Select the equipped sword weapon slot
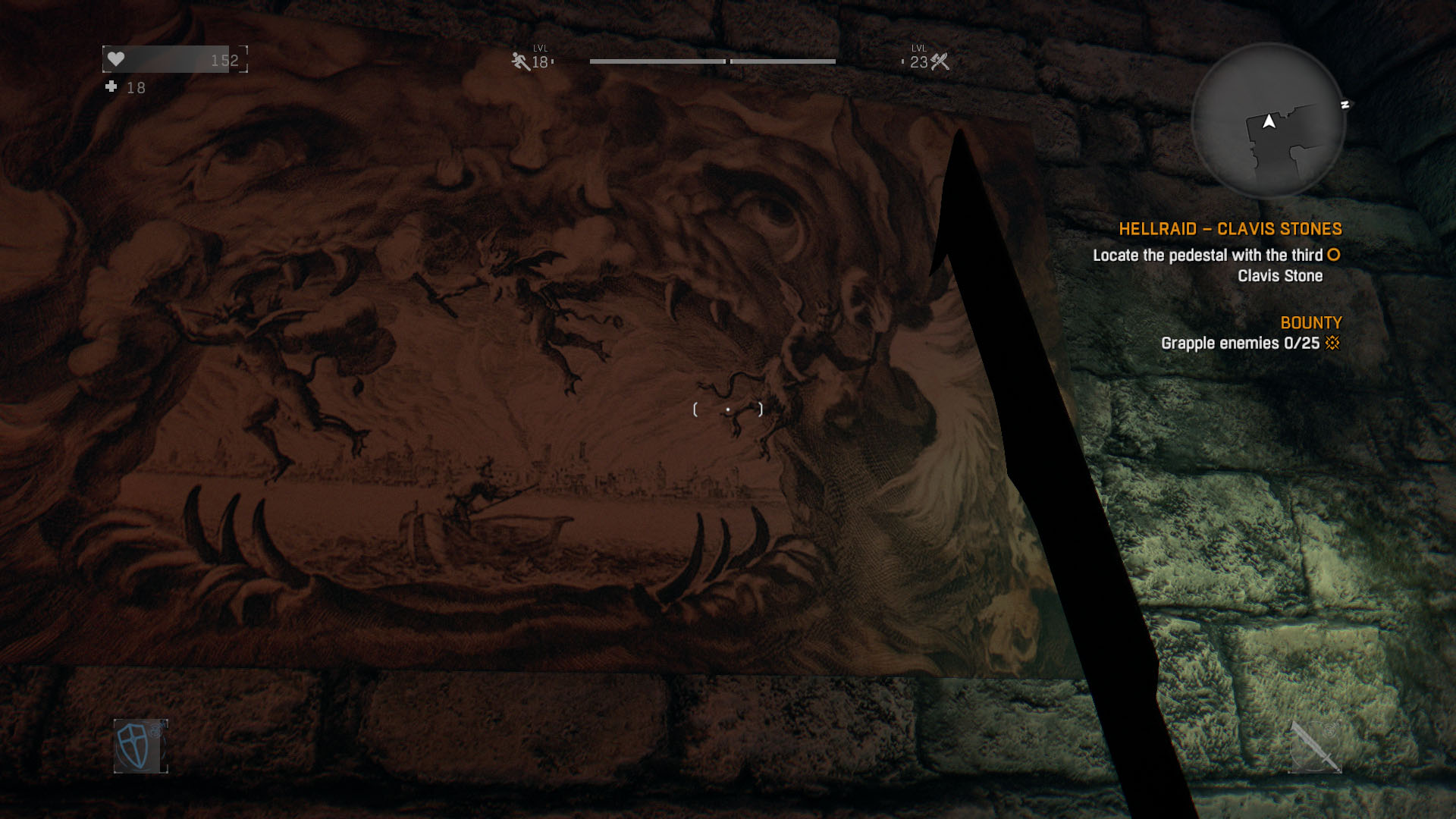The height and width of the screenshot is (819, 1456). point(1315,746)
